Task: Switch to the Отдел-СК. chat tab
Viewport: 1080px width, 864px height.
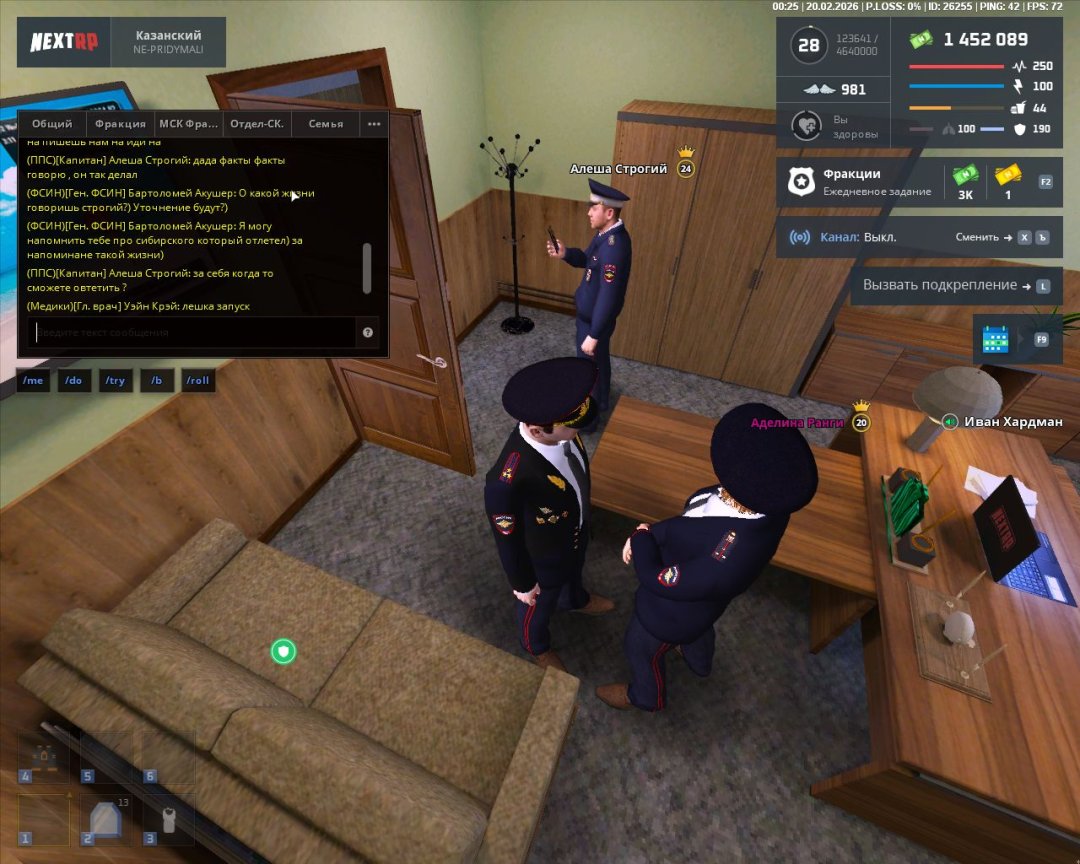Action: click(x=257, y=124)
